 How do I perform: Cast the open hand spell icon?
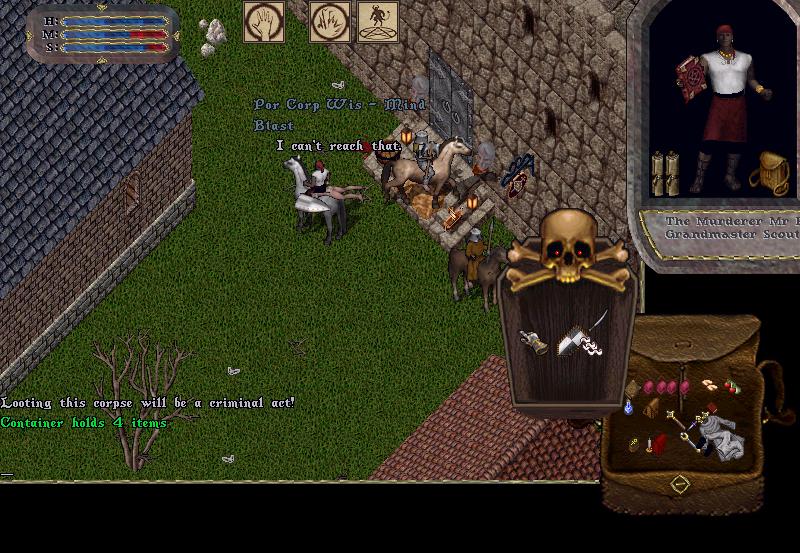pos(264,22)
